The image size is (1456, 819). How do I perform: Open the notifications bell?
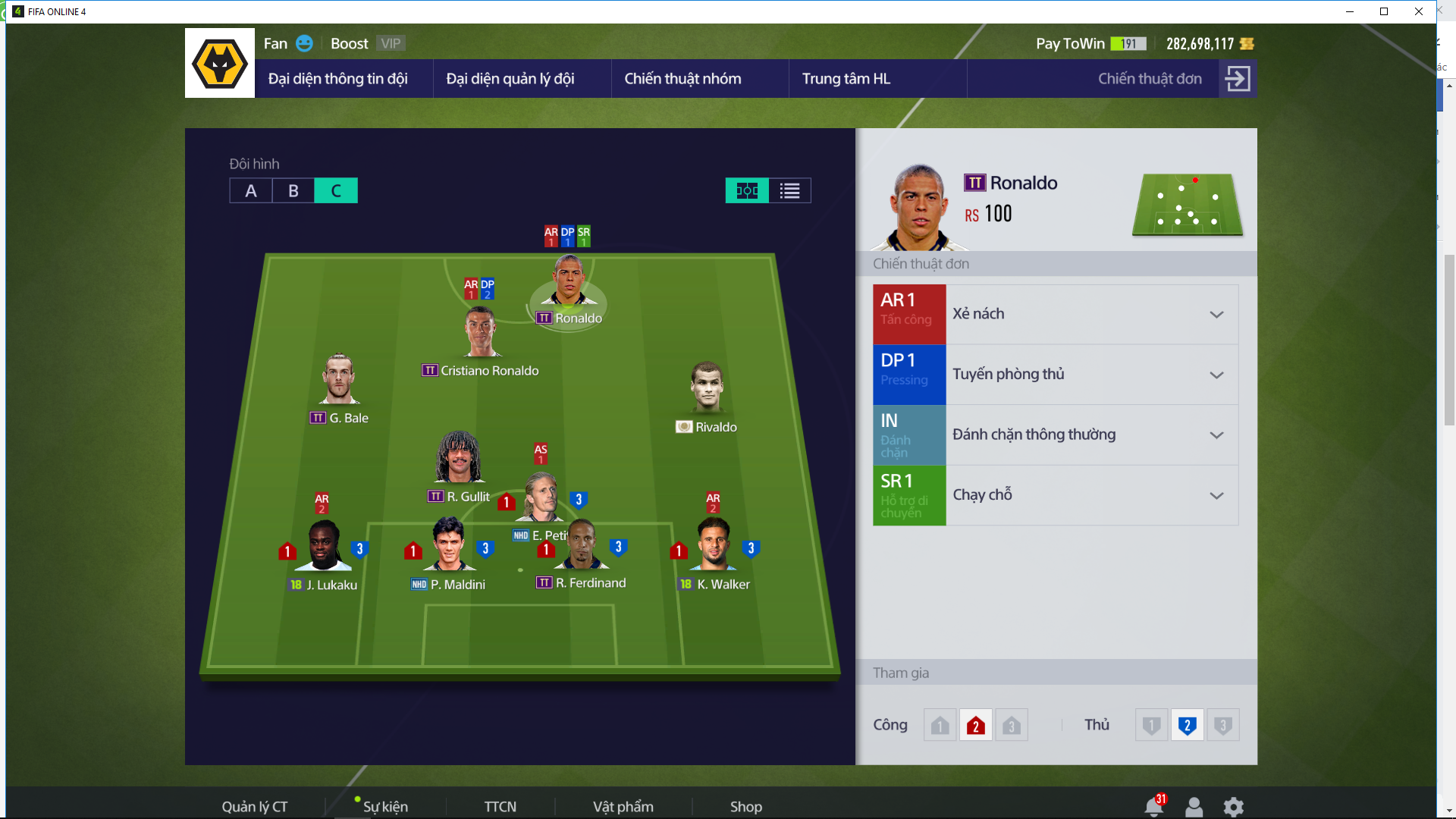[1153, 806]
